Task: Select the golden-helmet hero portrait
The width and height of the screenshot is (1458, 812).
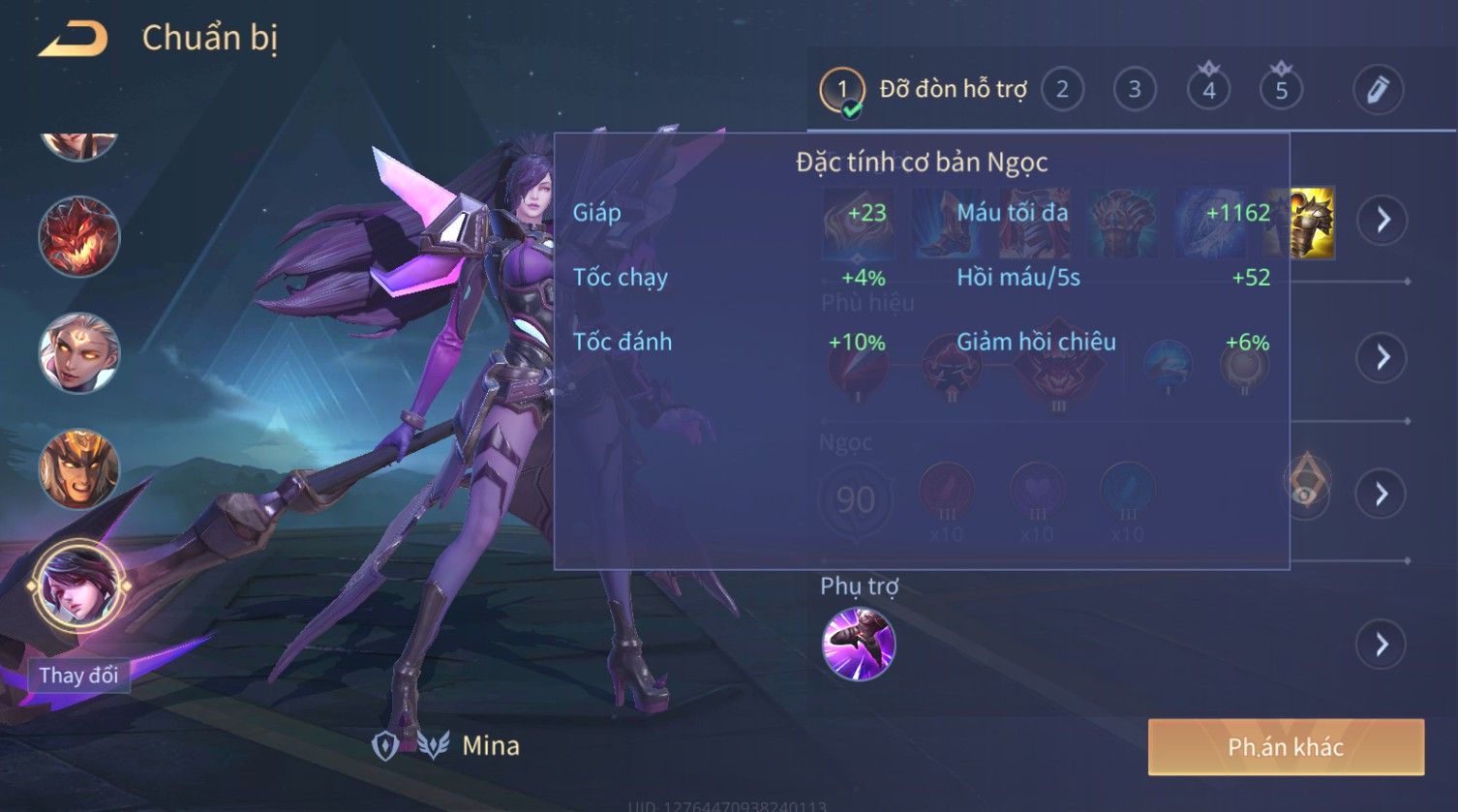Action: tap(78, 469)
